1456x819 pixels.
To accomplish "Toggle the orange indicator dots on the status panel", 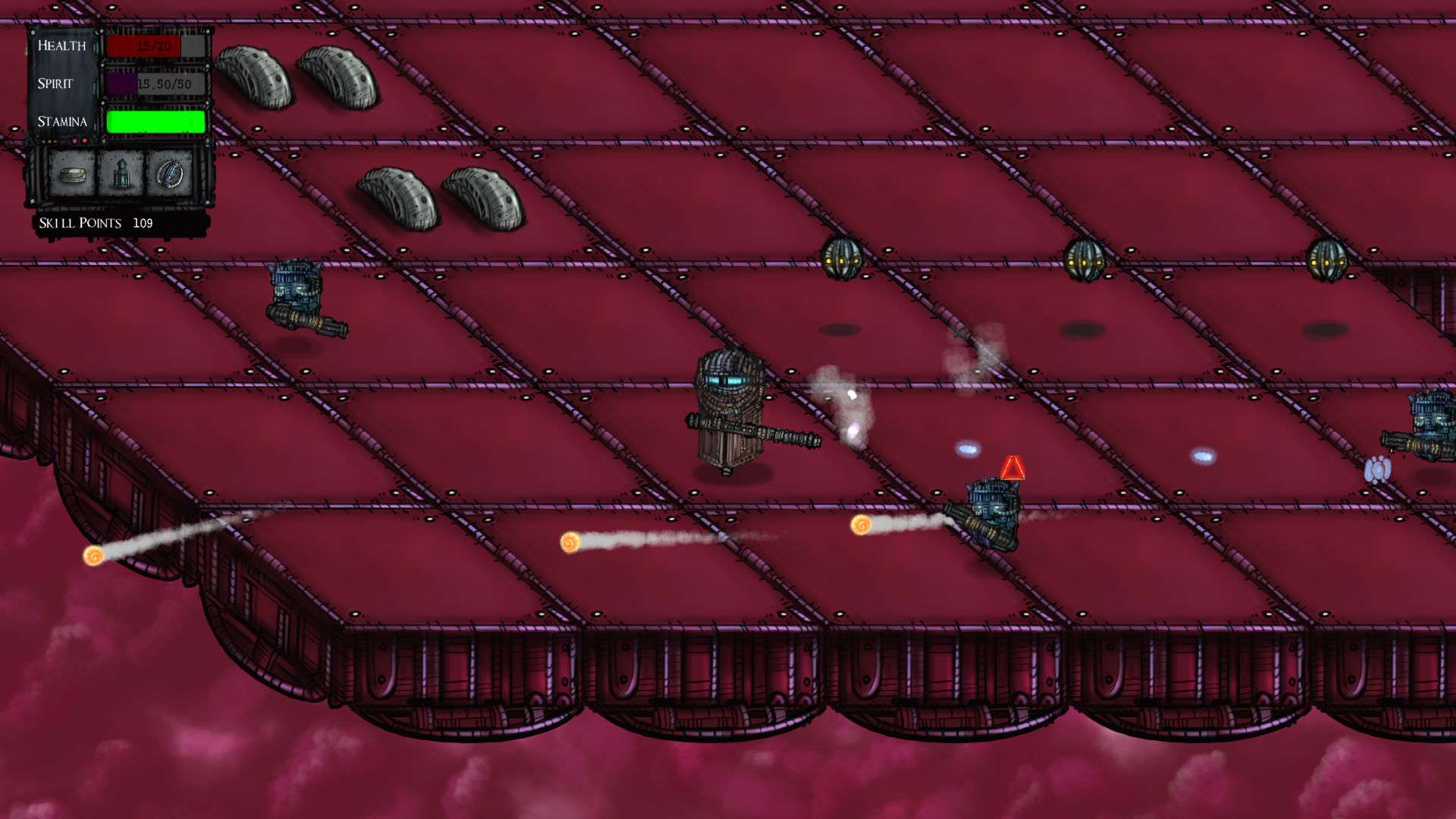I will pos(49,143).
